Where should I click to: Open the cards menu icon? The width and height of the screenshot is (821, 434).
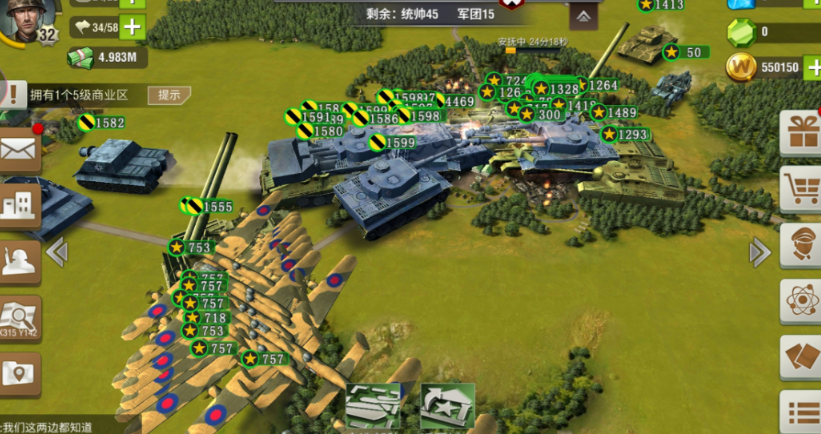point(802,357)
